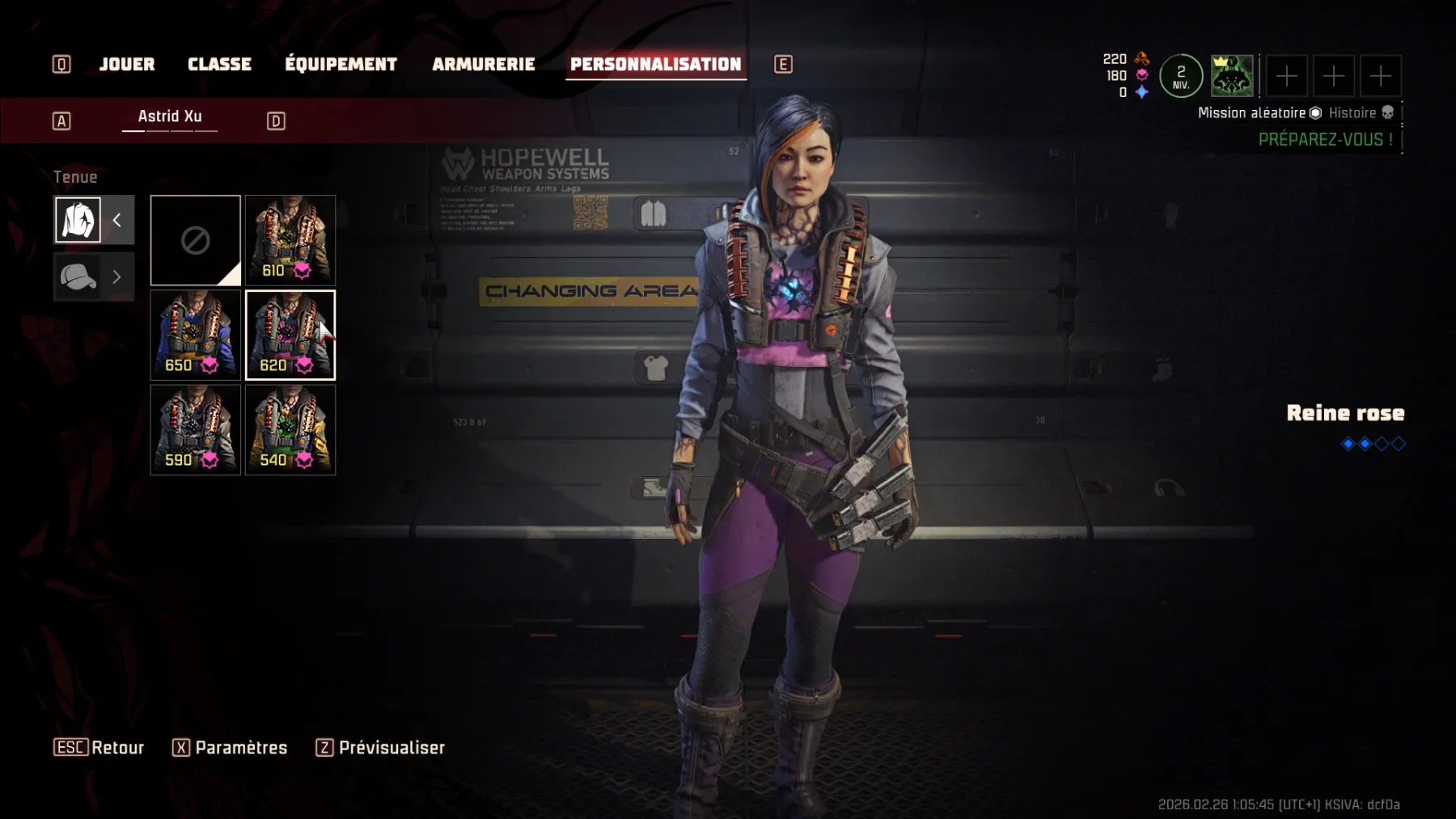Click Prévisualiser to preview outfit
The height and width of the screenshot is (819, 1456).
coord(381,748)
